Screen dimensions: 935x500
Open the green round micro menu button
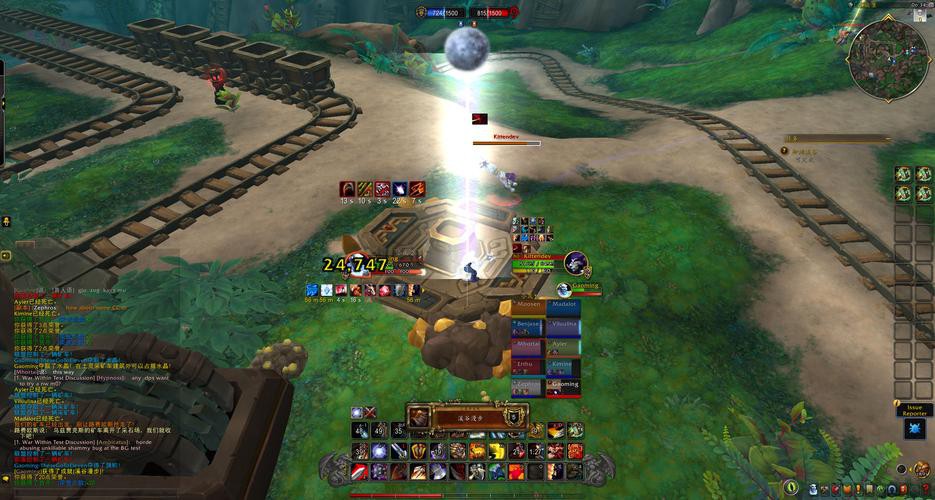click(791, 487)
